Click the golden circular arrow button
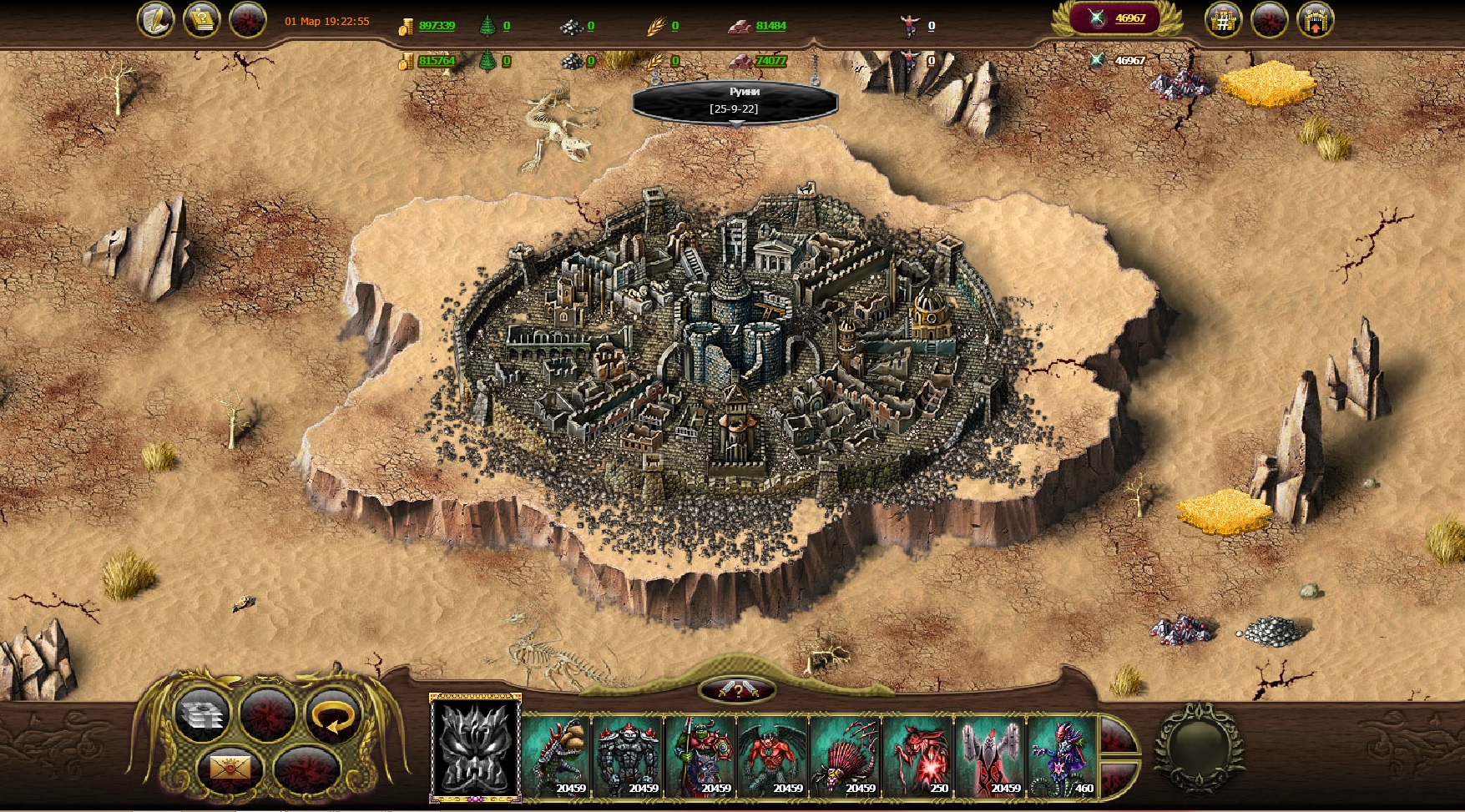This screenshot has width=1465, height=812. click(x=332, y=714)
